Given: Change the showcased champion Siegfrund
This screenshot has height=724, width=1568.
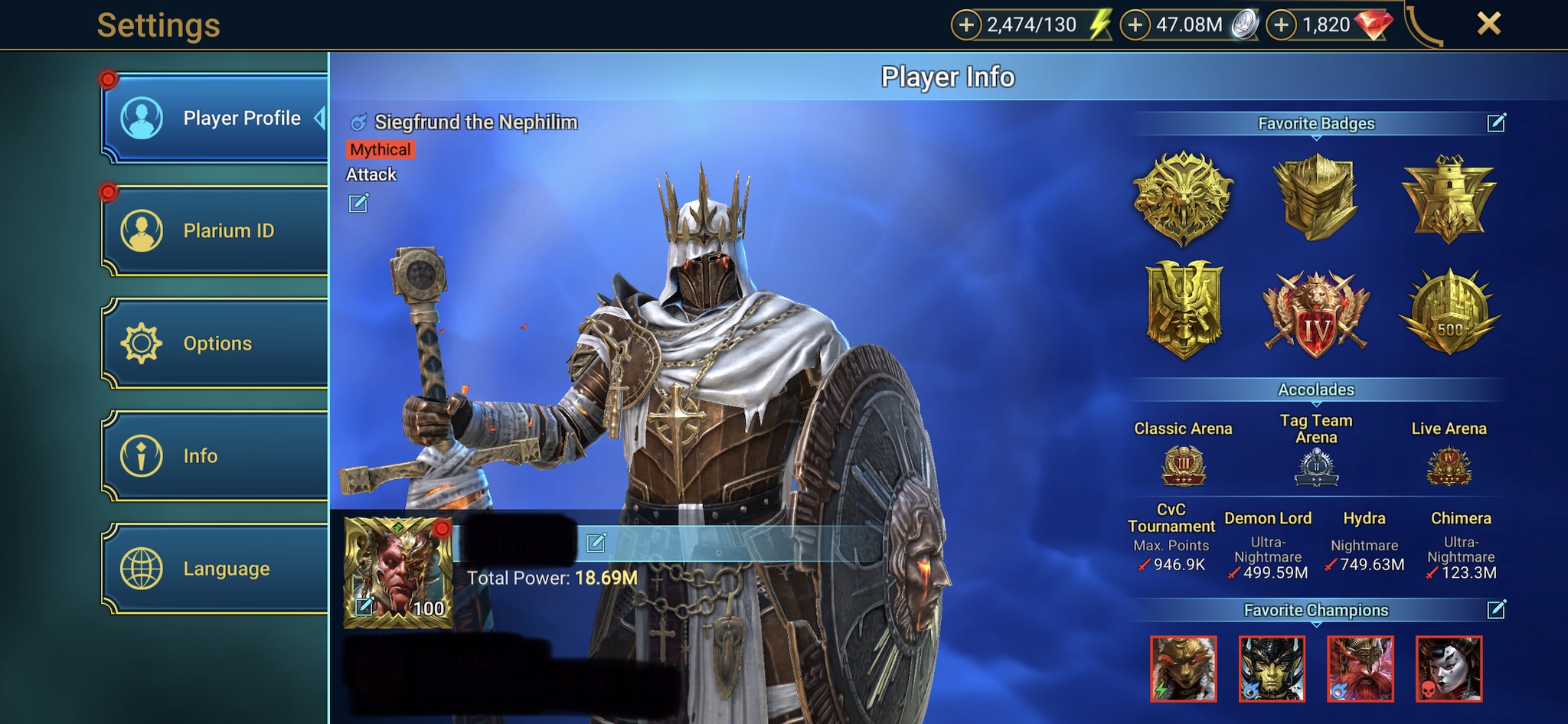Looking at the screenshot, I should [x=358, y=204].
